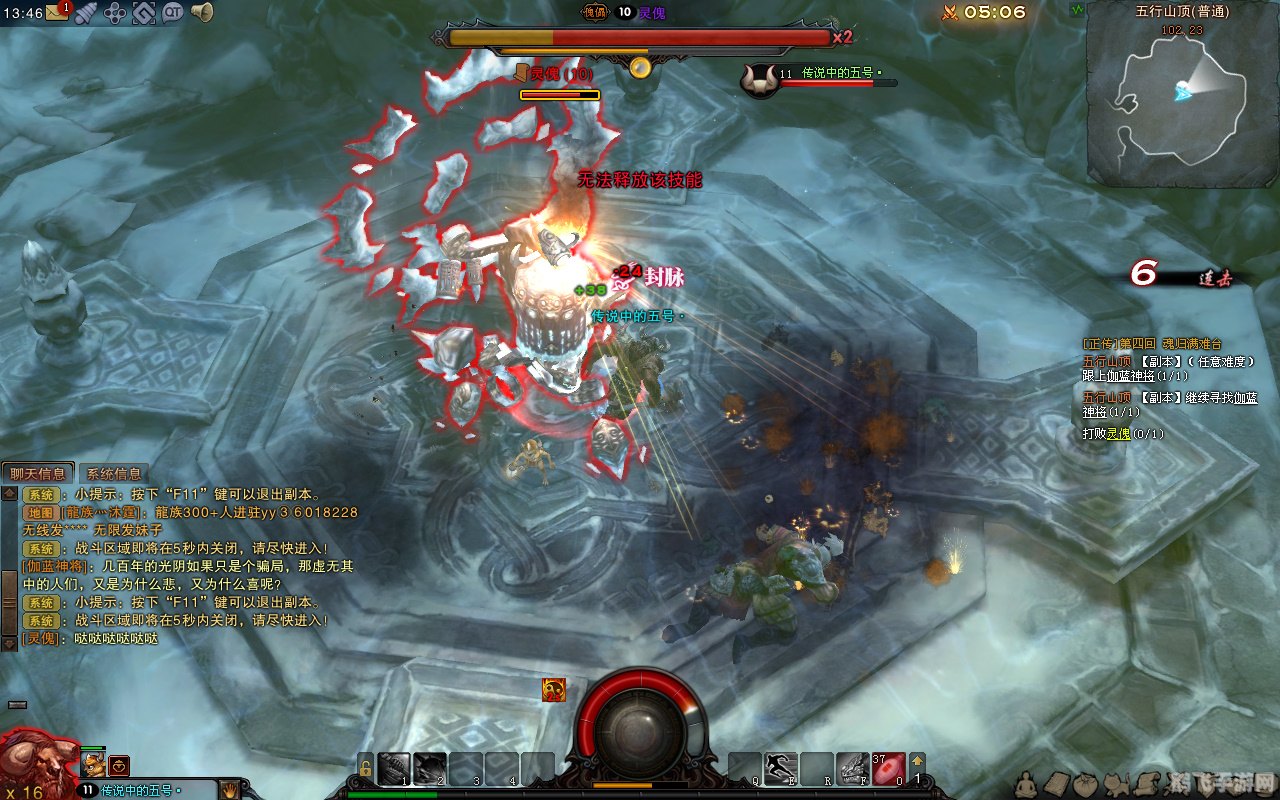
Task: Use the spiked skill in slot 2
Action: [429, 768]
